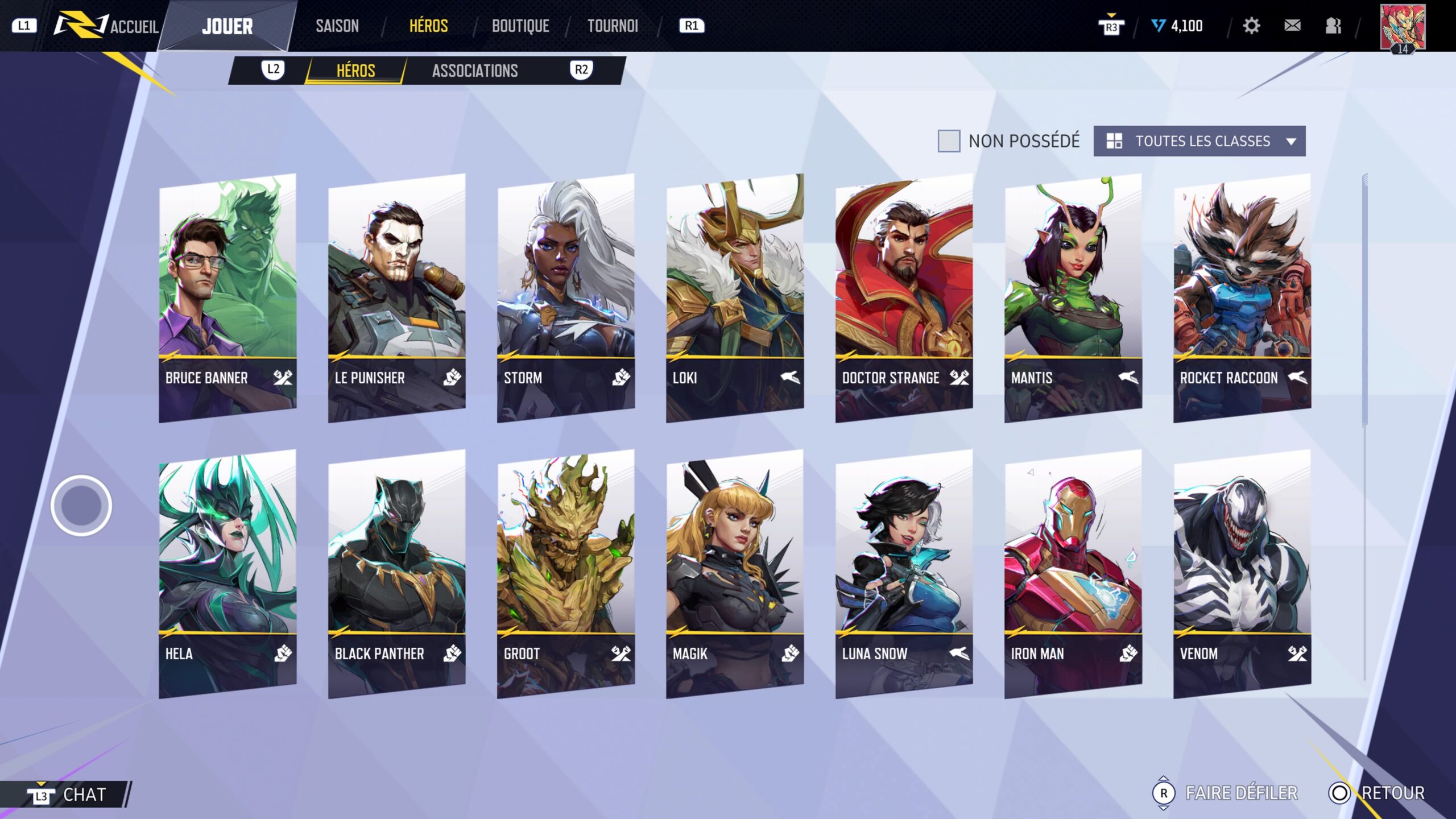Click the player profile avatar

1403,26
